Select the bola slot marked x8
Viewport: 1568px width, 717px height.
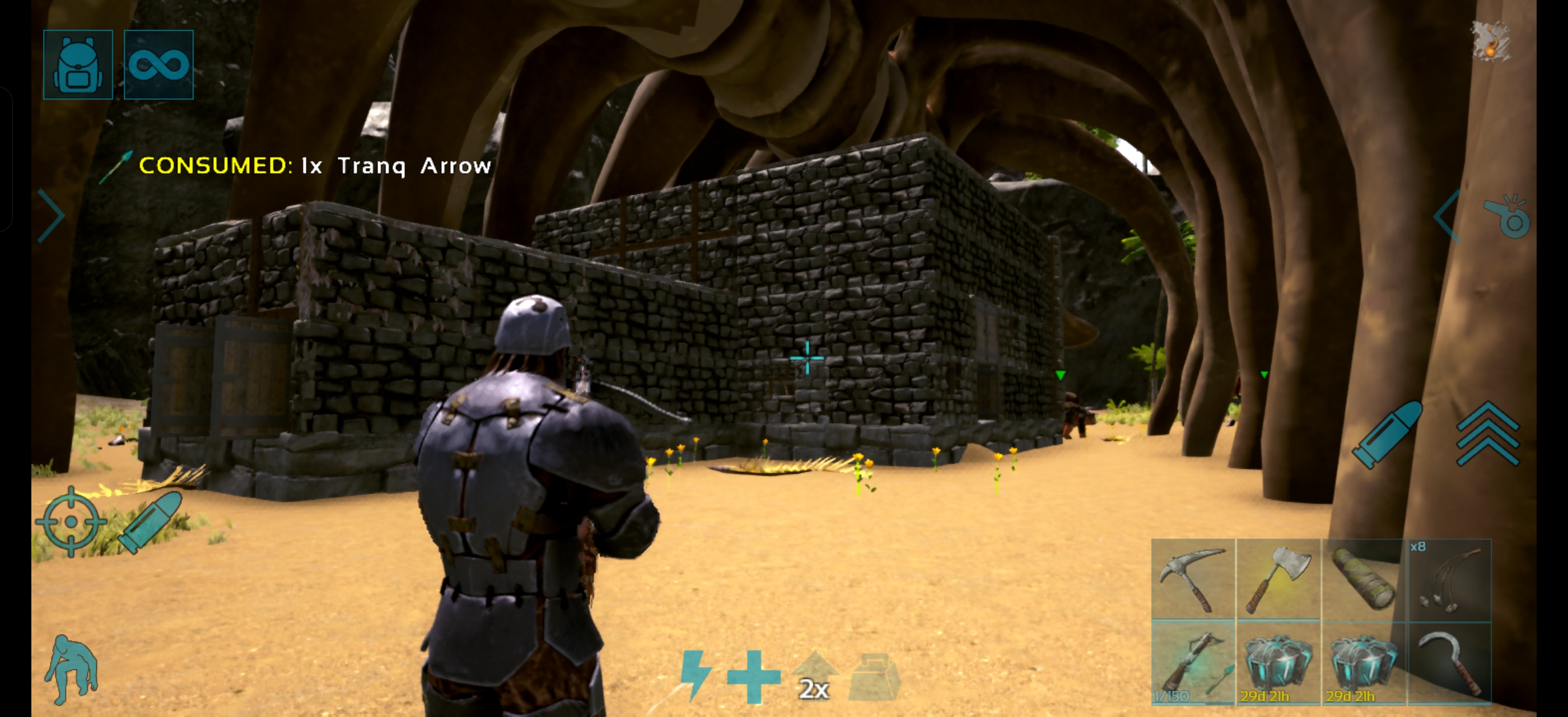1449,579
